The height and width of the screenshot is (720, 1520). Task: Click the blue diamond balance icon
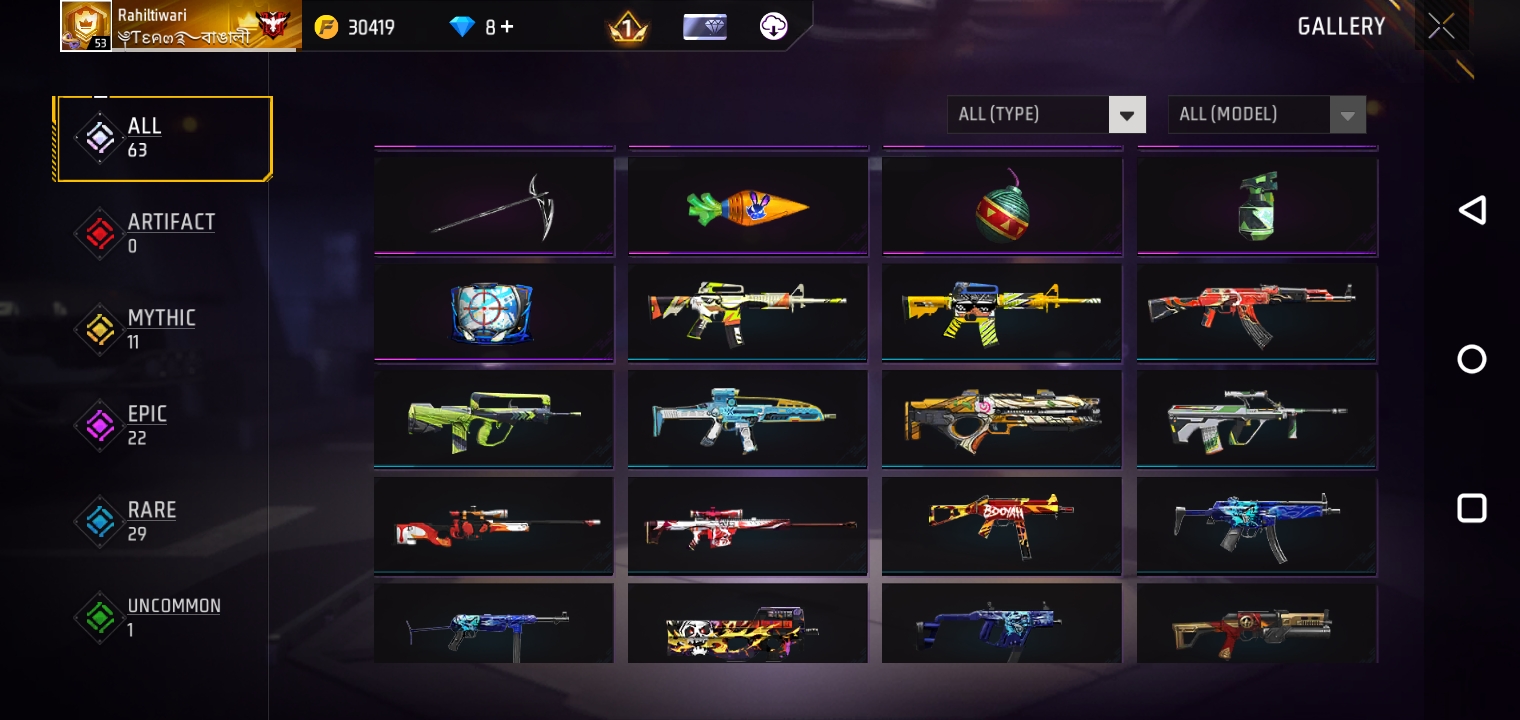(x=462, y=27)
